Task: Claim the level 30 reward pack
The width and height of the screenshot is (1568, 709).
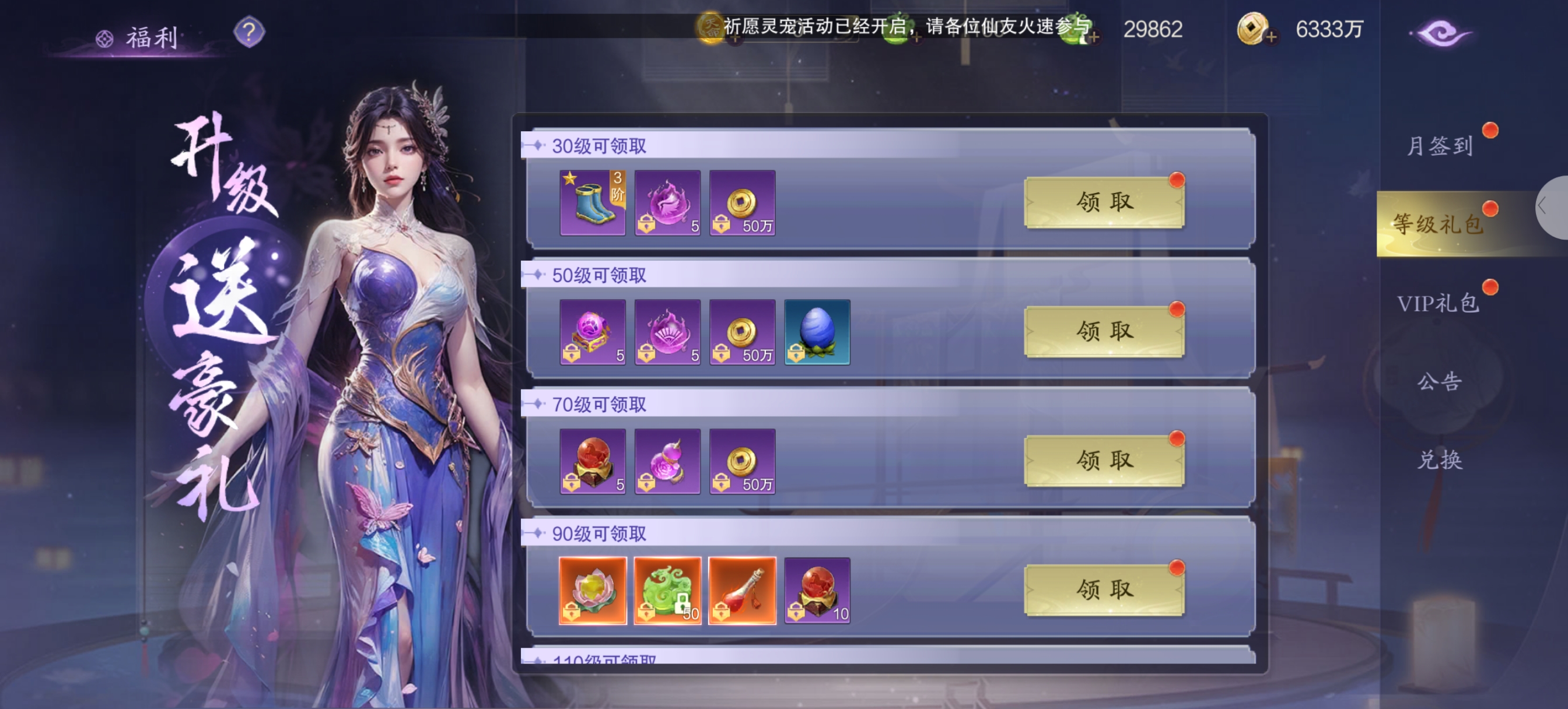Action: click(1104, 202)
